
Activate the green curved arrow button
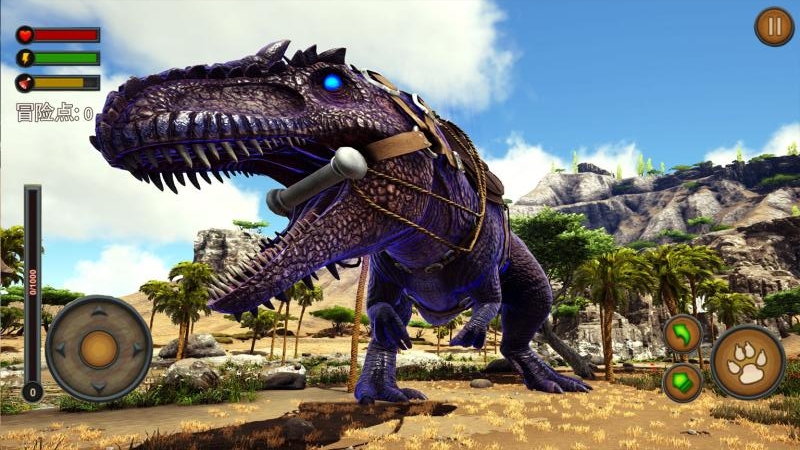click(683, 334)
